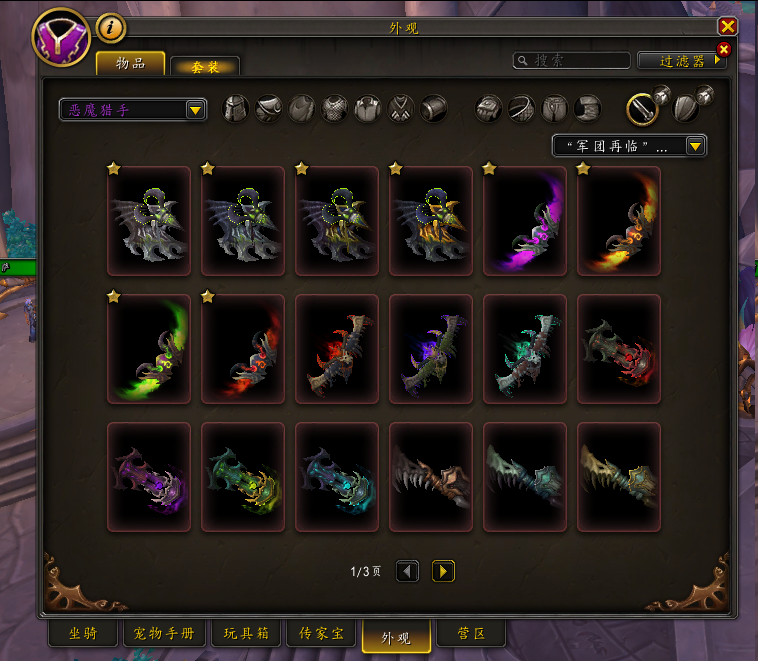Click the round info button
Image resolution: width=758 pixels, height=661 pixels.
point(111,27)
